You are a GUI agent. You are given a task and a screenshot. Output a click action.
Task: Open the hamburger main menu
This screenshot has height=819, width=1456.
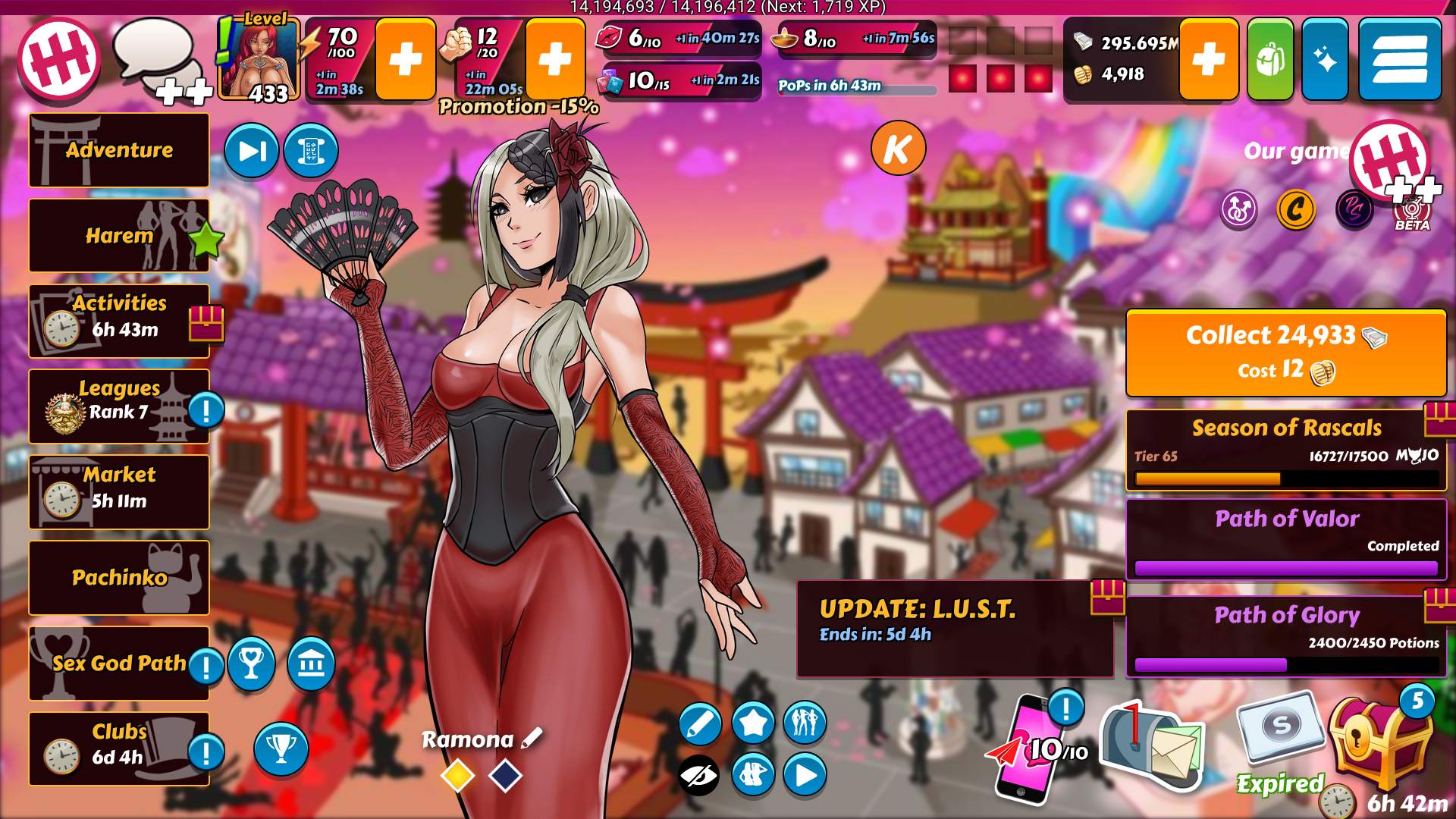(1399, 60)
